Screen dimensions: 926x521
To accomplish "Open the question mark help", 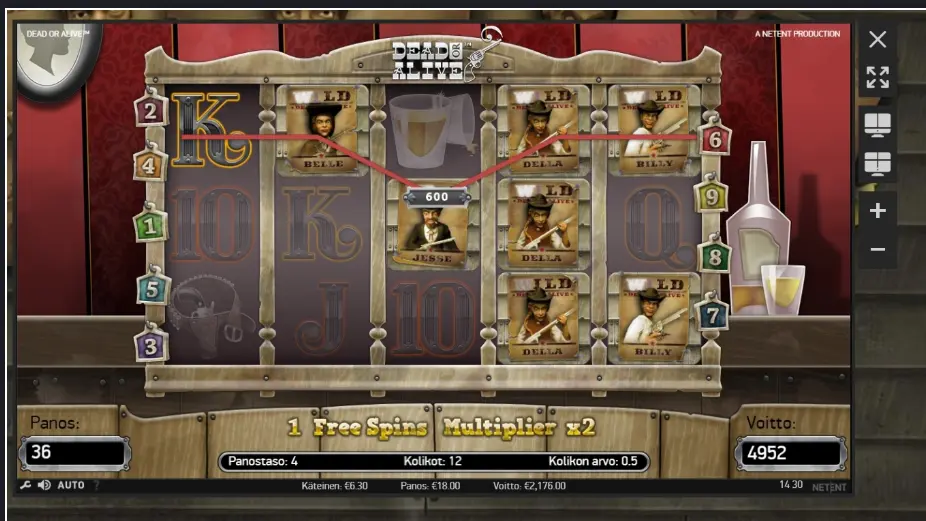I will click(x=96, y=485).
